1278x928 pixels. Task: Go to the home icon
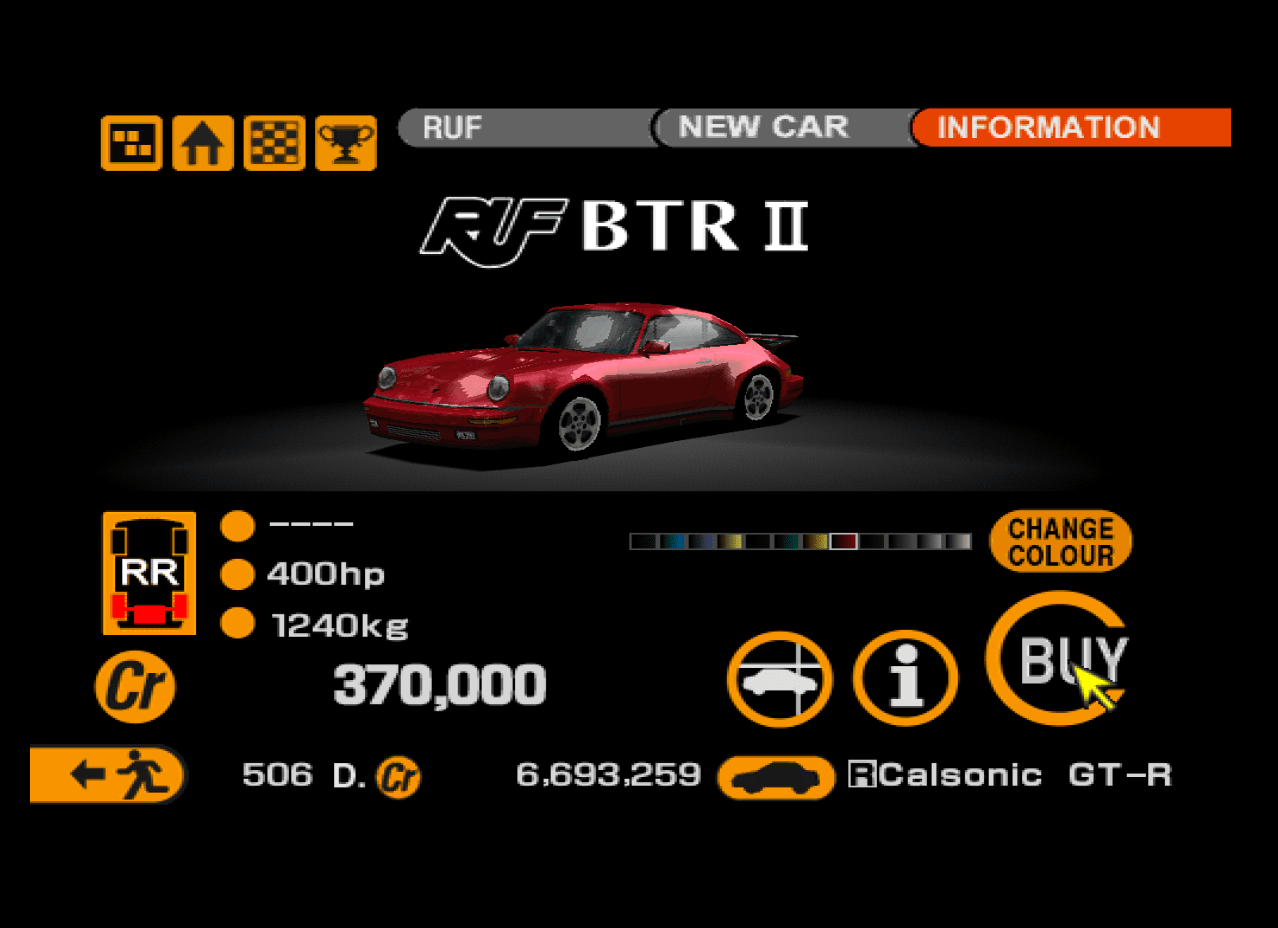pyautogui.click(x=203, y=143)
